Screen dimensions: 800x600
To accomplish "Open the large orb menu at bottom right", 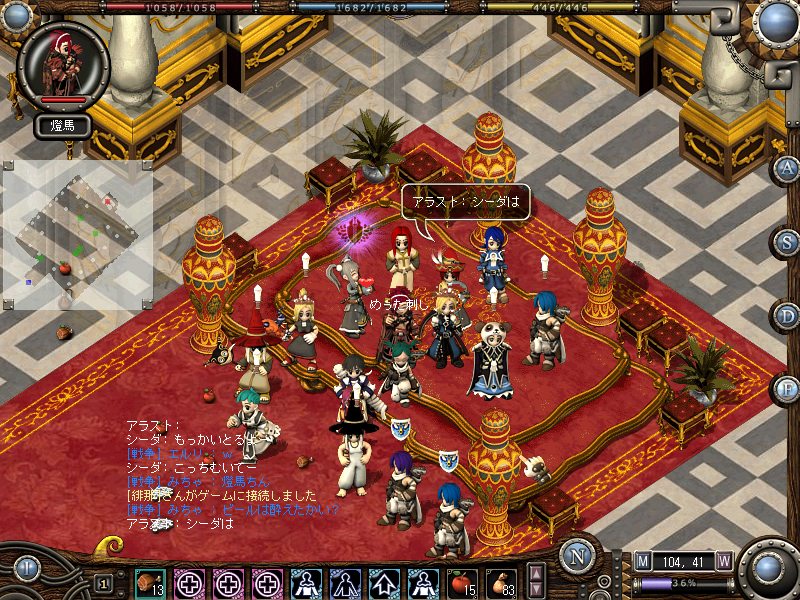I will 768,568.
